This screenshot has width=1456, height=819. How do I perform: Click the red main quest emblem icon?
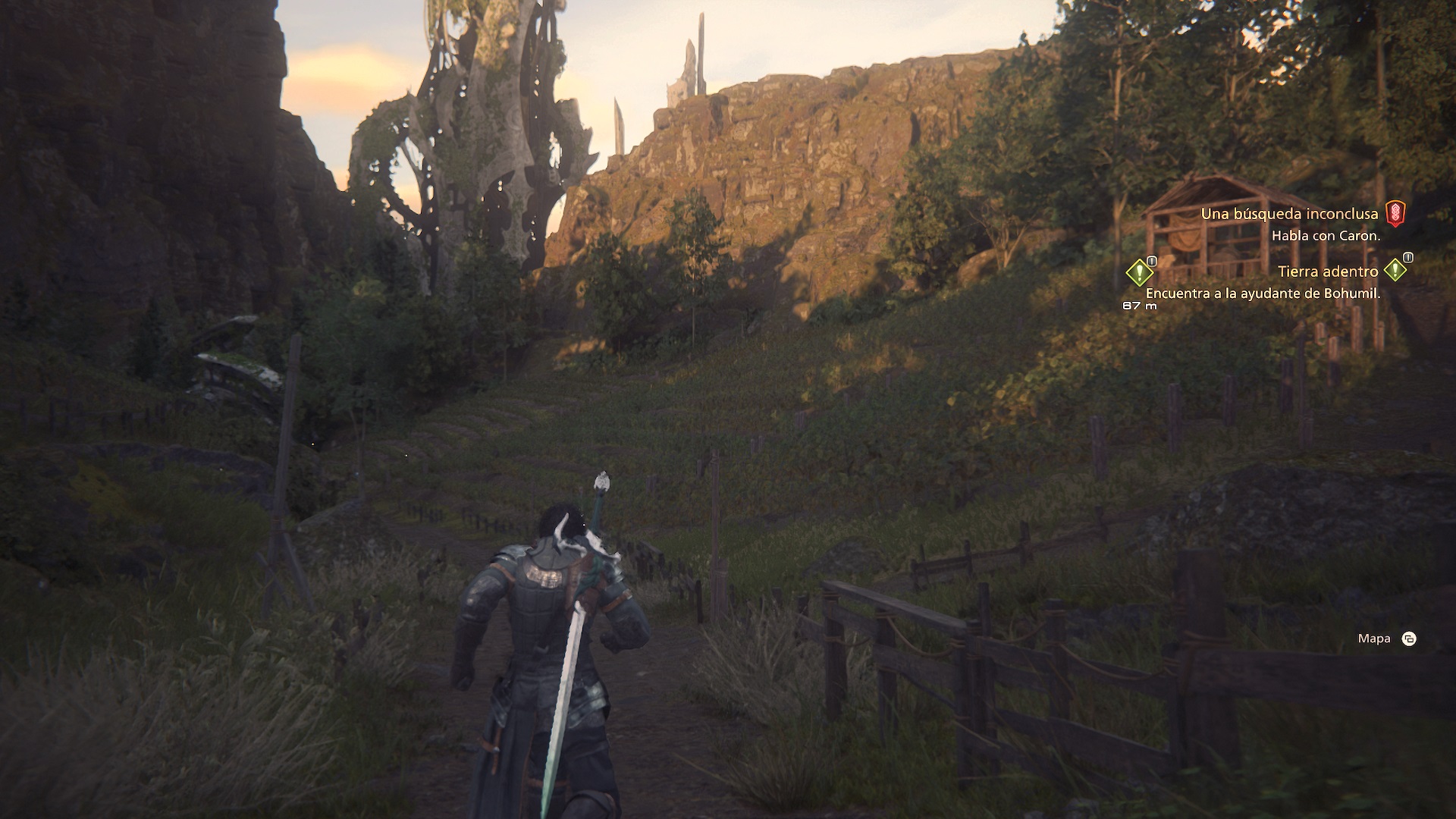(1395, 214)
